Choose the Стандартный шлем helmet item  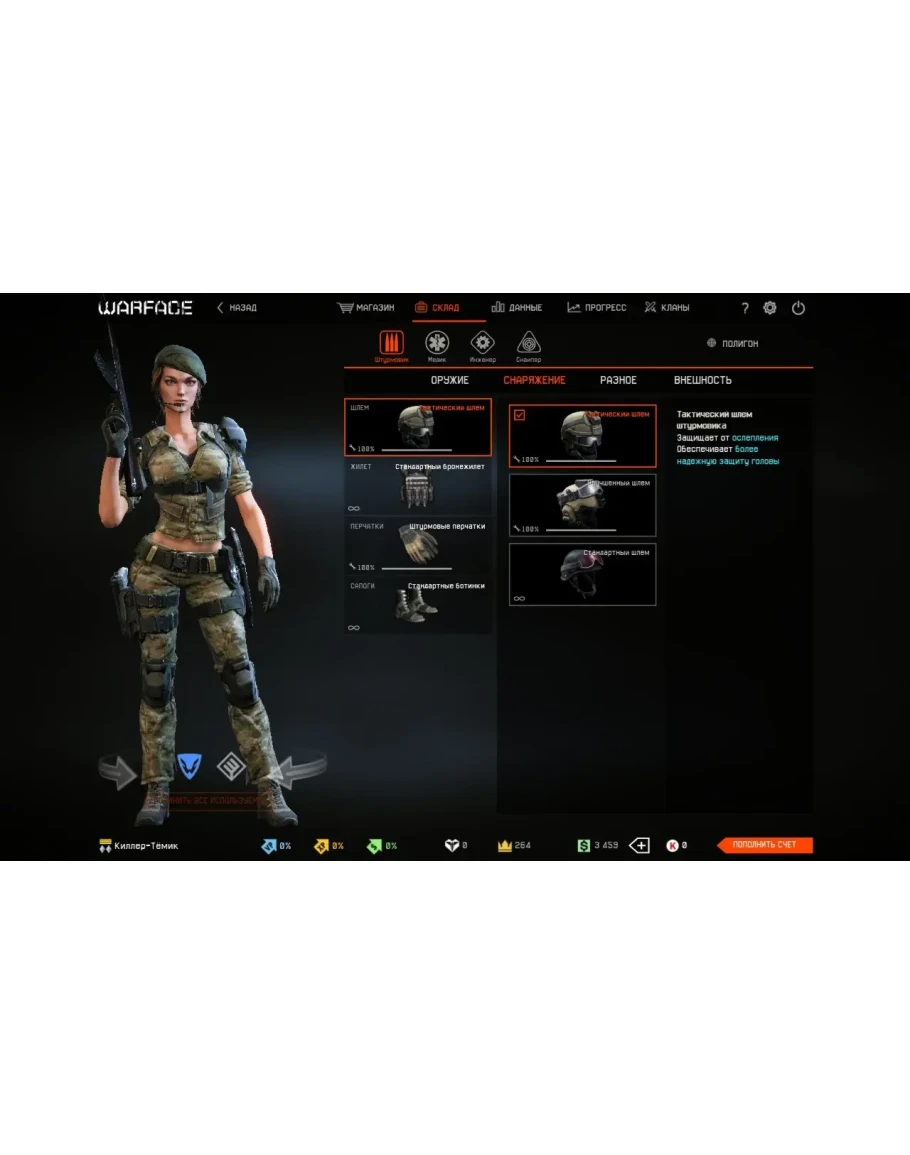pyautogui.click(x=582, y=574)
